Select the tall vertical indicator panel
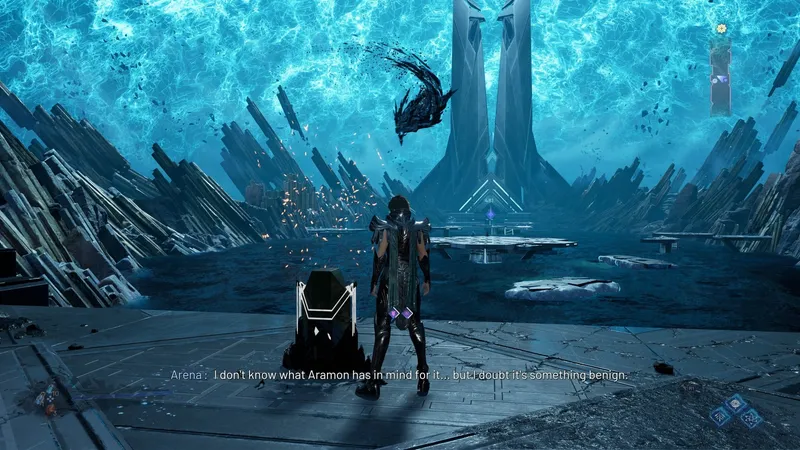This screenshot has width=800, height=450. coord(720,76)
